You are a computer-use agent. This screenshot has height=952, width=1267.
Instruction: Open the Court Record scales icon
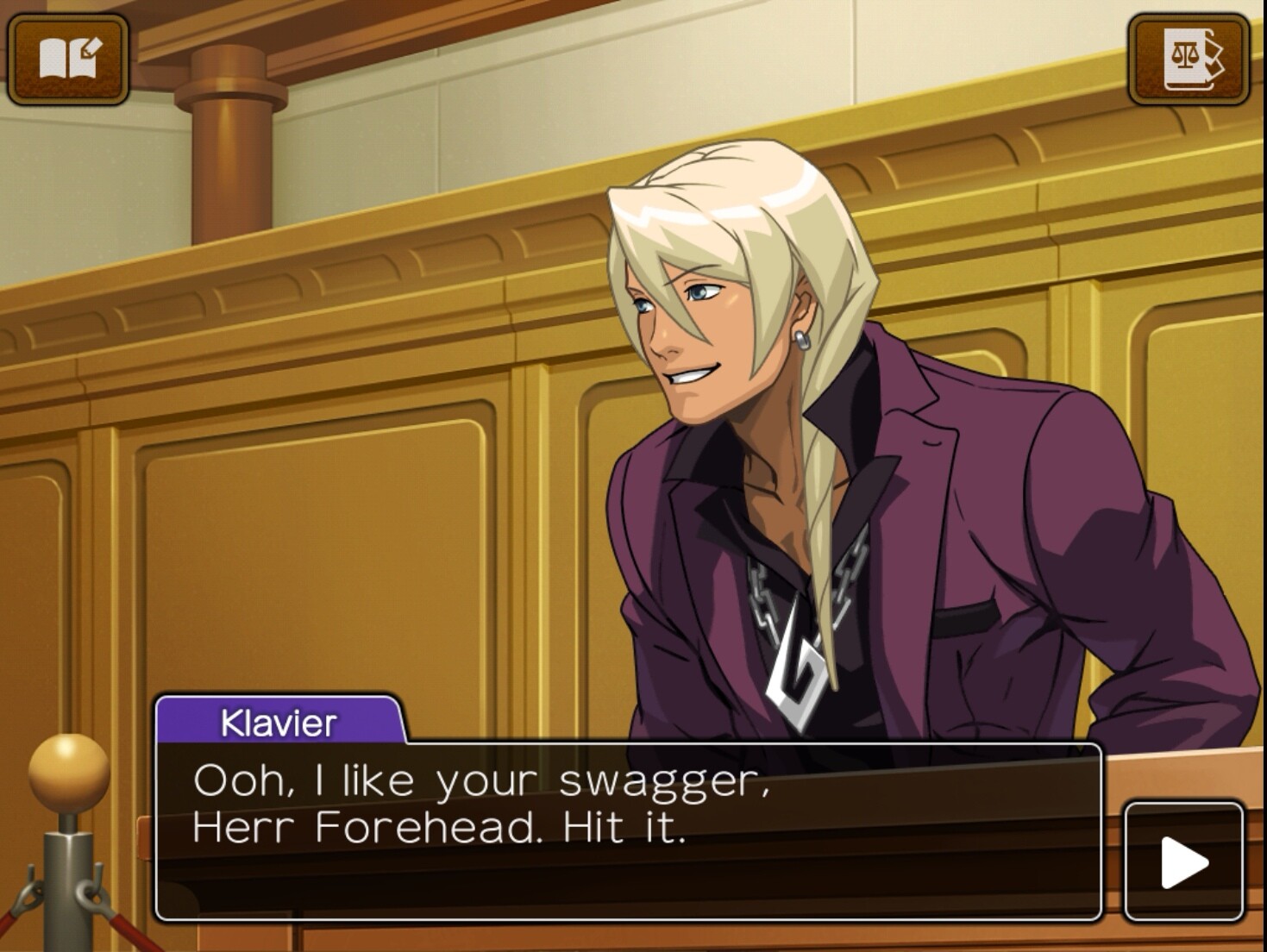pyautogui.click(x=1189, y=59)
